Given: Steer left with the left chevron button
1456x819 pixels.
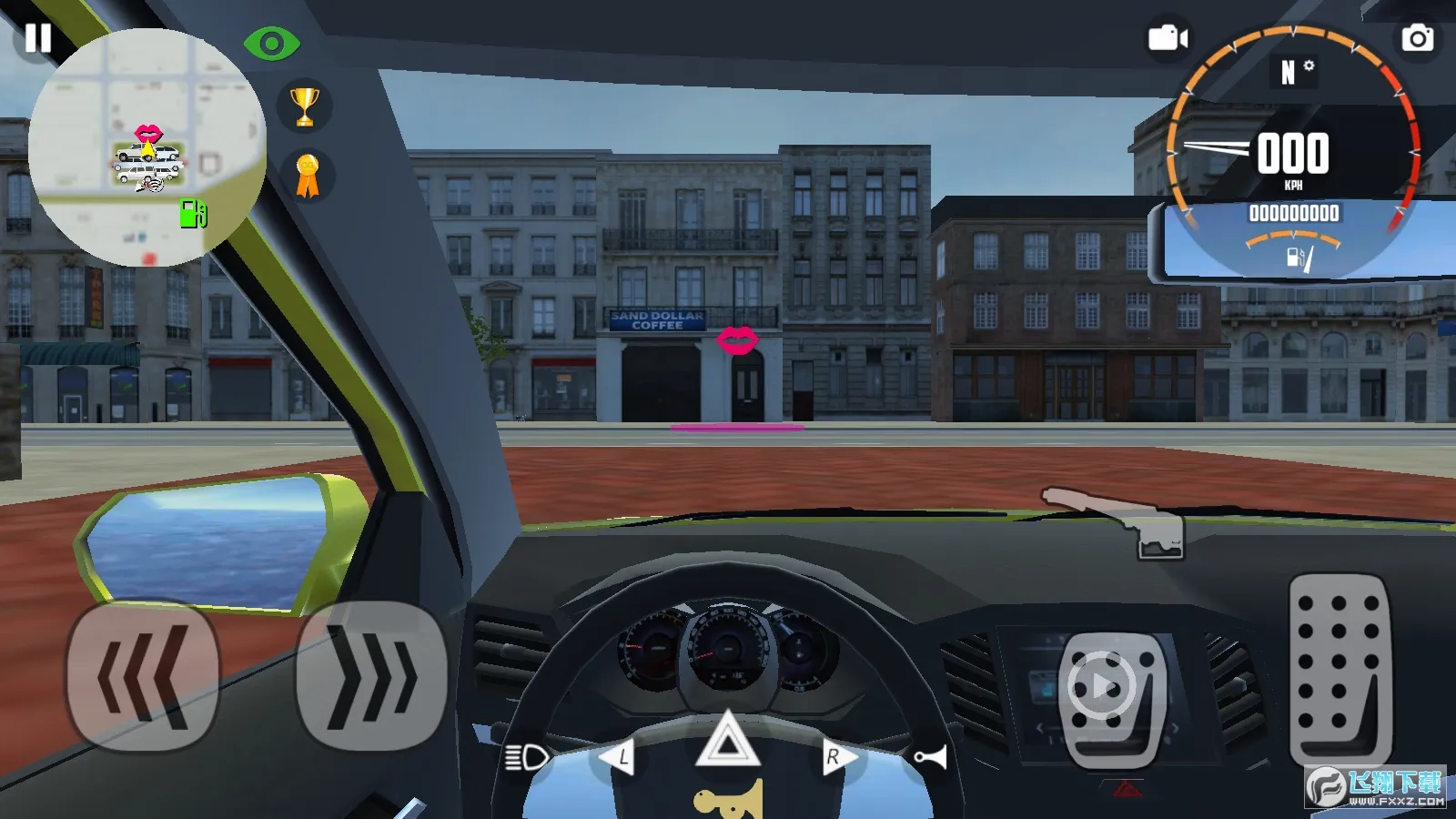Looking at the screenshot, I should tap(143, 676).
